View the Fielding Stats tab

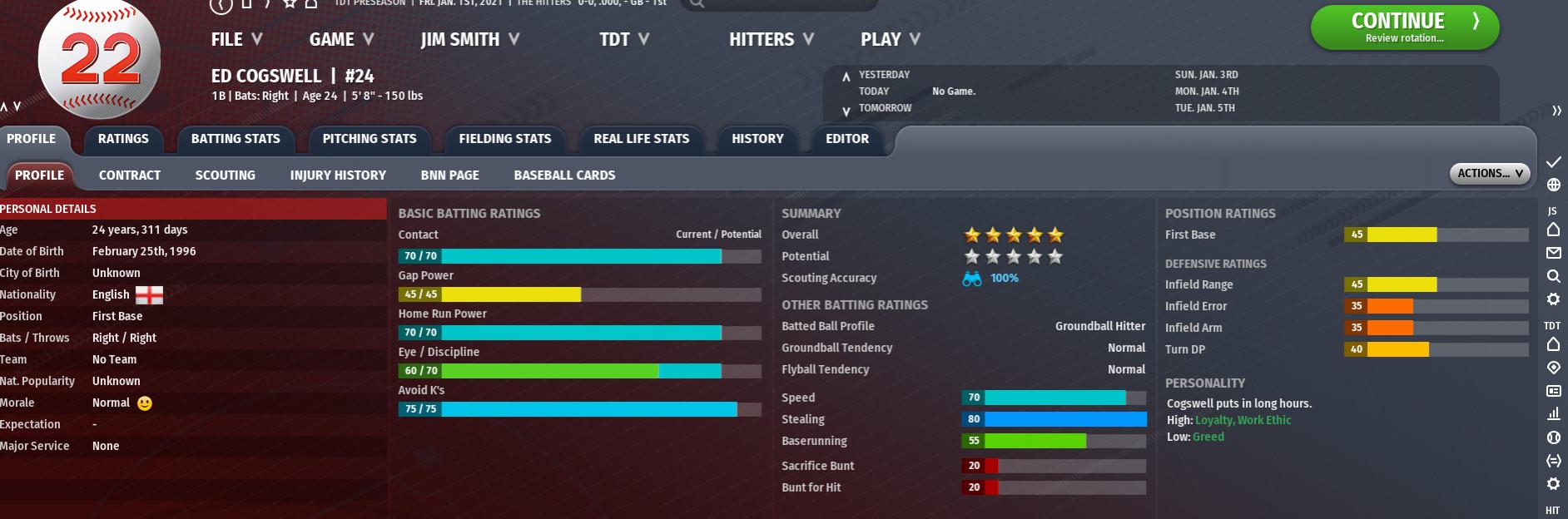point(504,139)
